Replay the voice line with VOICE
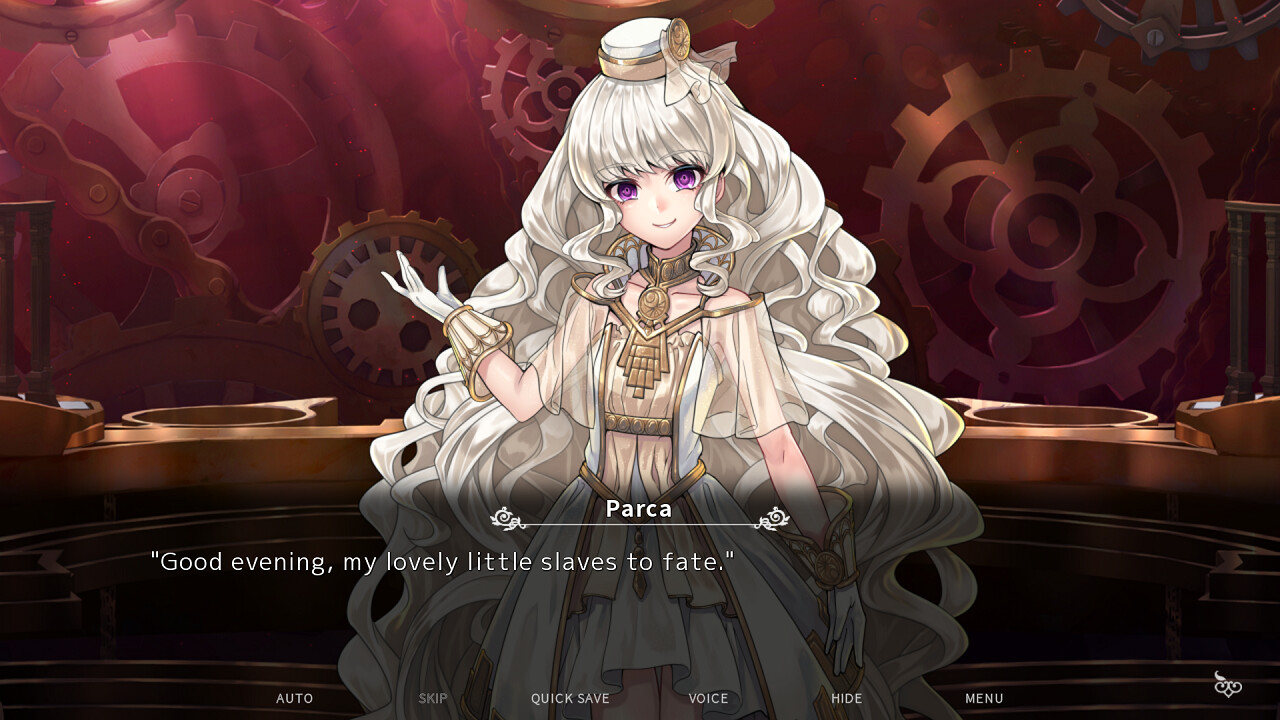This screenshot has width=1280, height=720. [x=707, y=698]
